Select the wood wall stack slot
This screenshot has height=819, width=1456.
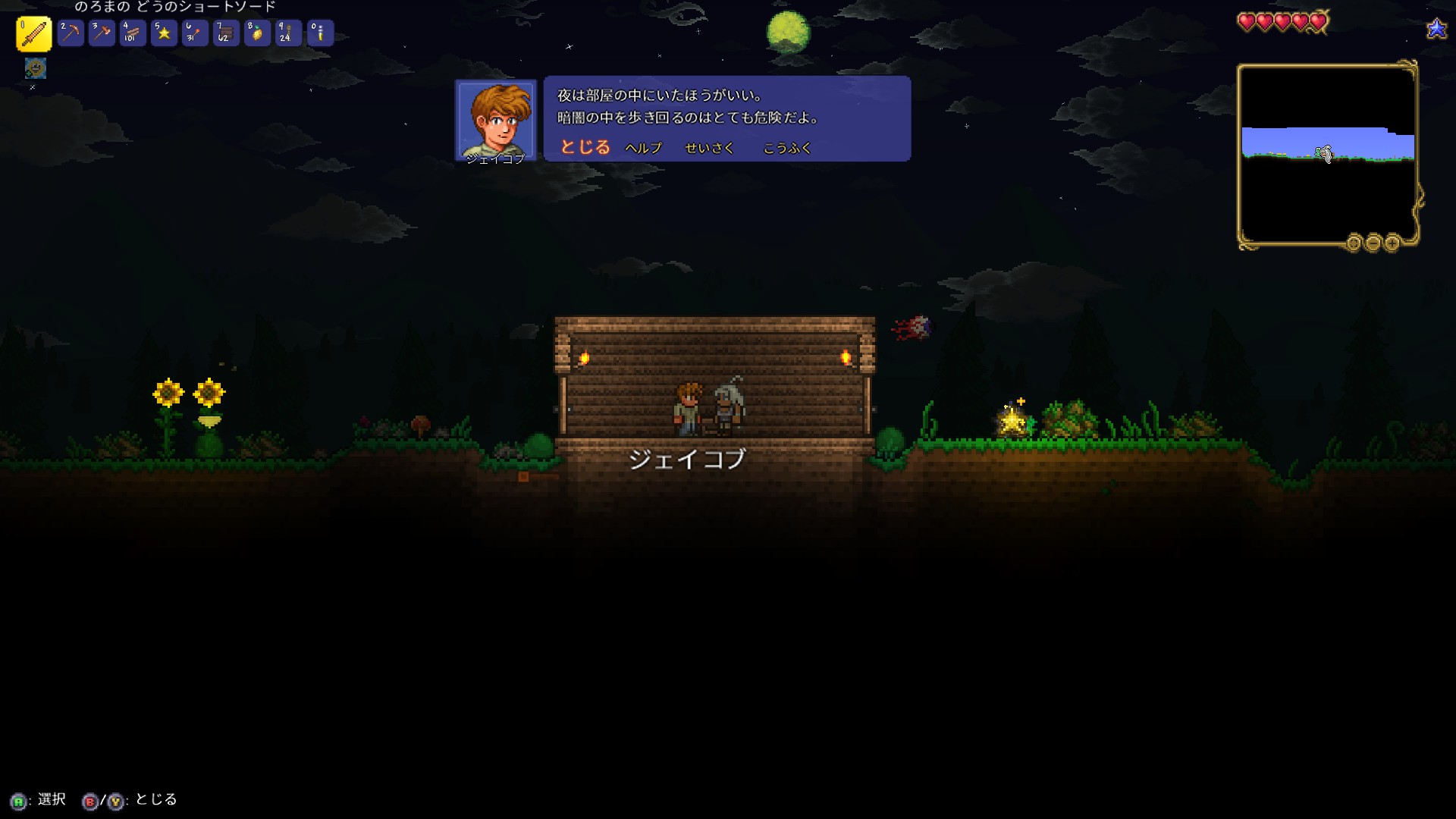(226, 33)
